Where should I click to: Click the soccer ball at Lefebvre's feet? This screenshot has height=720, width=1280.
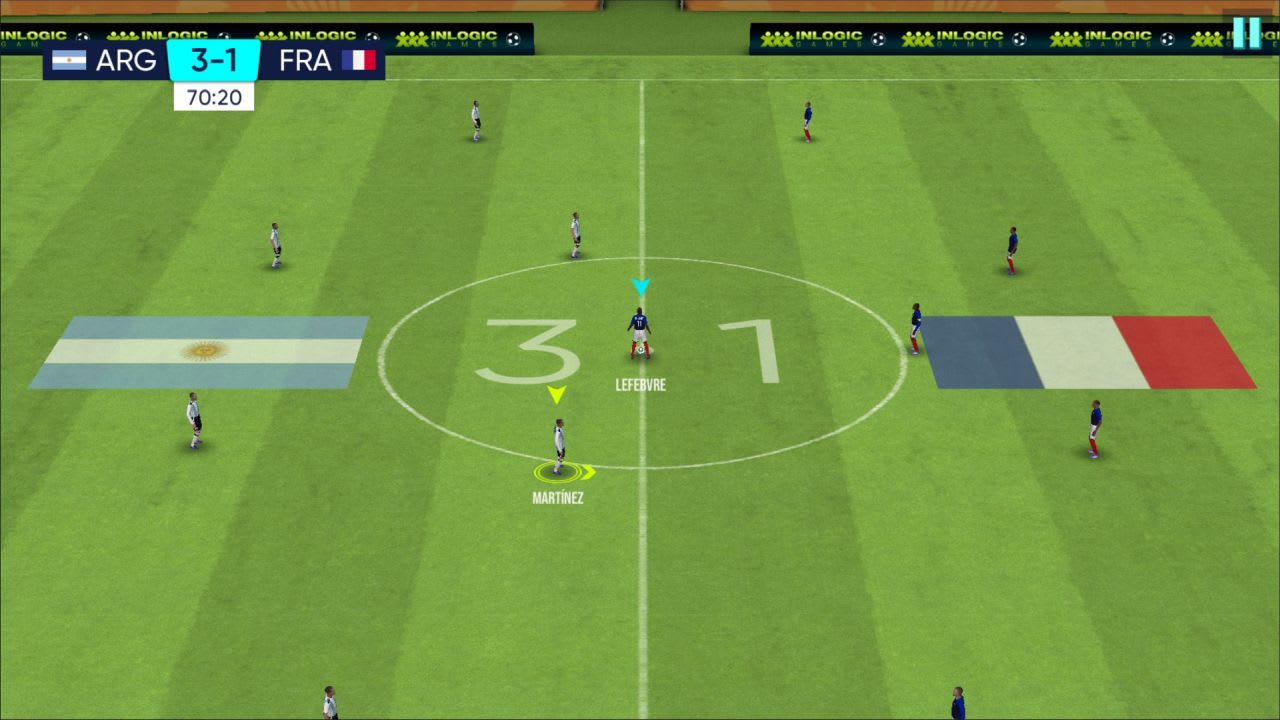[x=641, y=352]
